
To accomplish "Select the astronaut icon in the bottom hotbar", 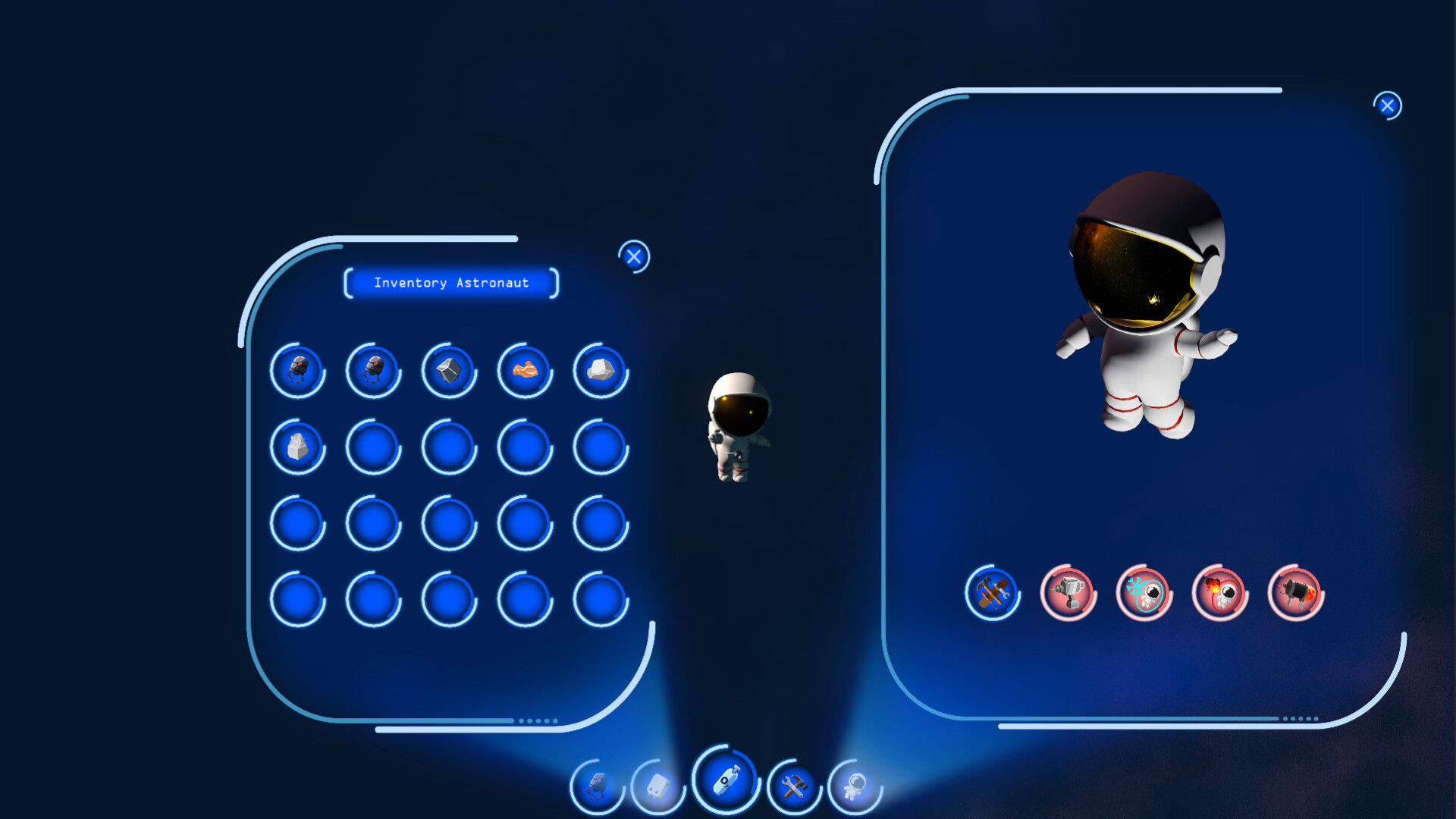I will coord(856,786).
